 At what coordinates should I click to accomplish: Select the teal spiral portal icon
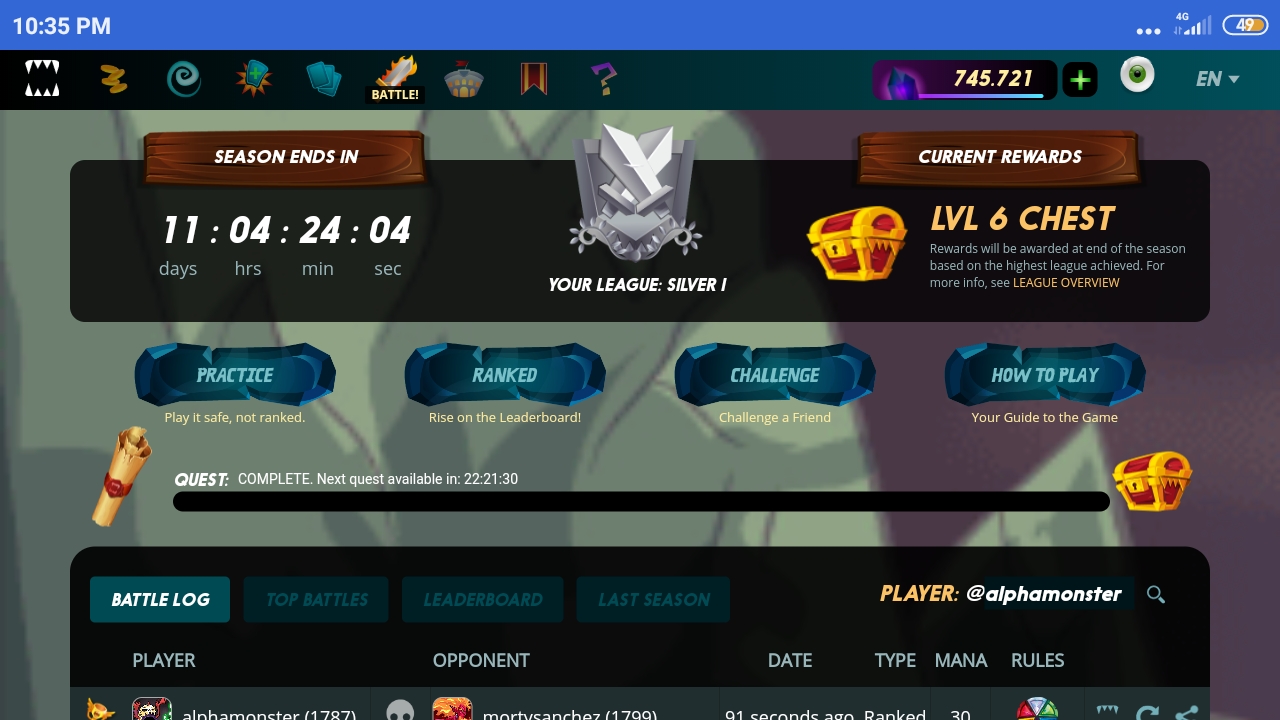(183, 79)
